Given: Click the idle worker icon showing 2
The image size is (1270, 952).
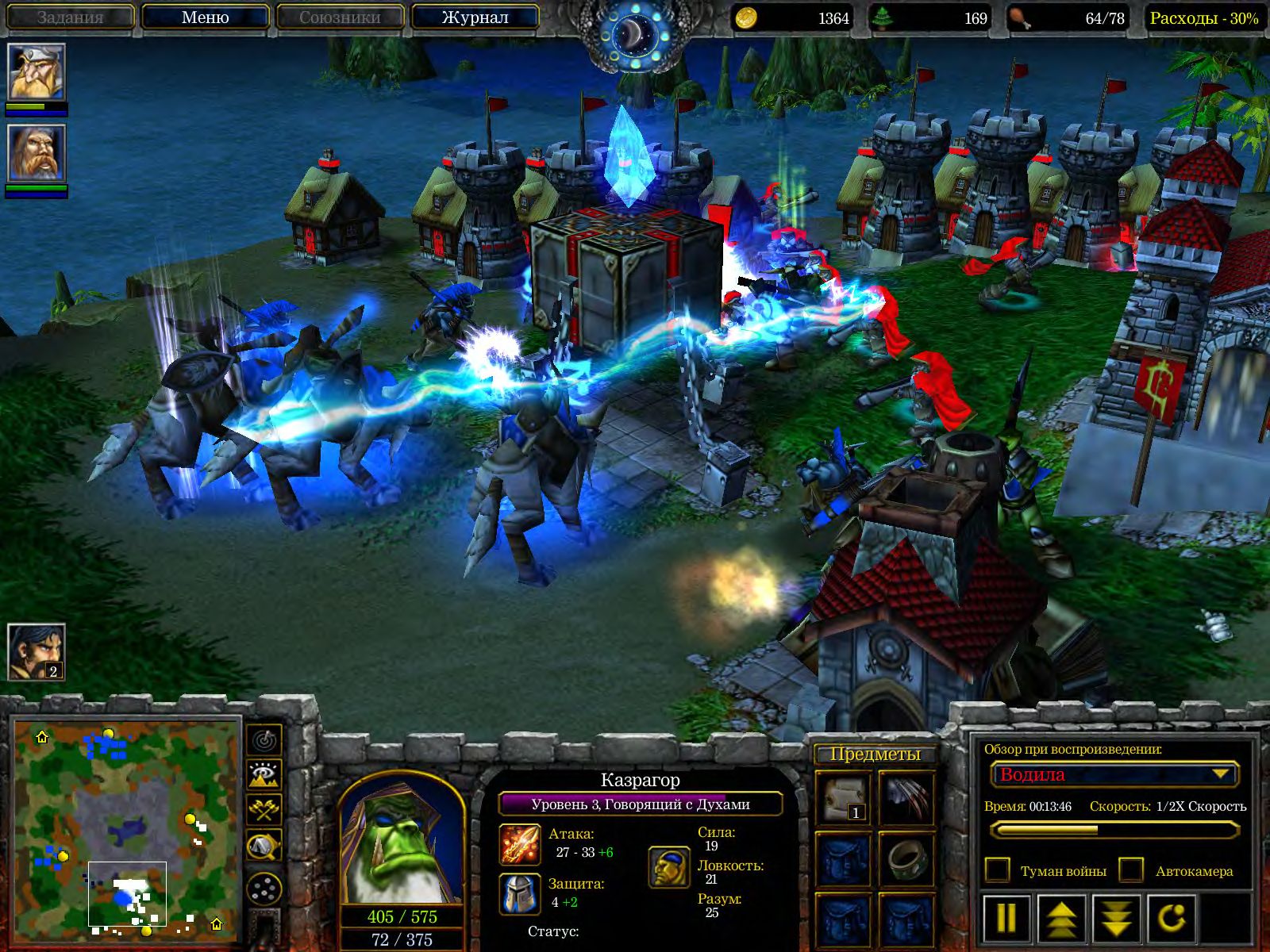Looking at the screenshot, I should [x=36, y=651].
